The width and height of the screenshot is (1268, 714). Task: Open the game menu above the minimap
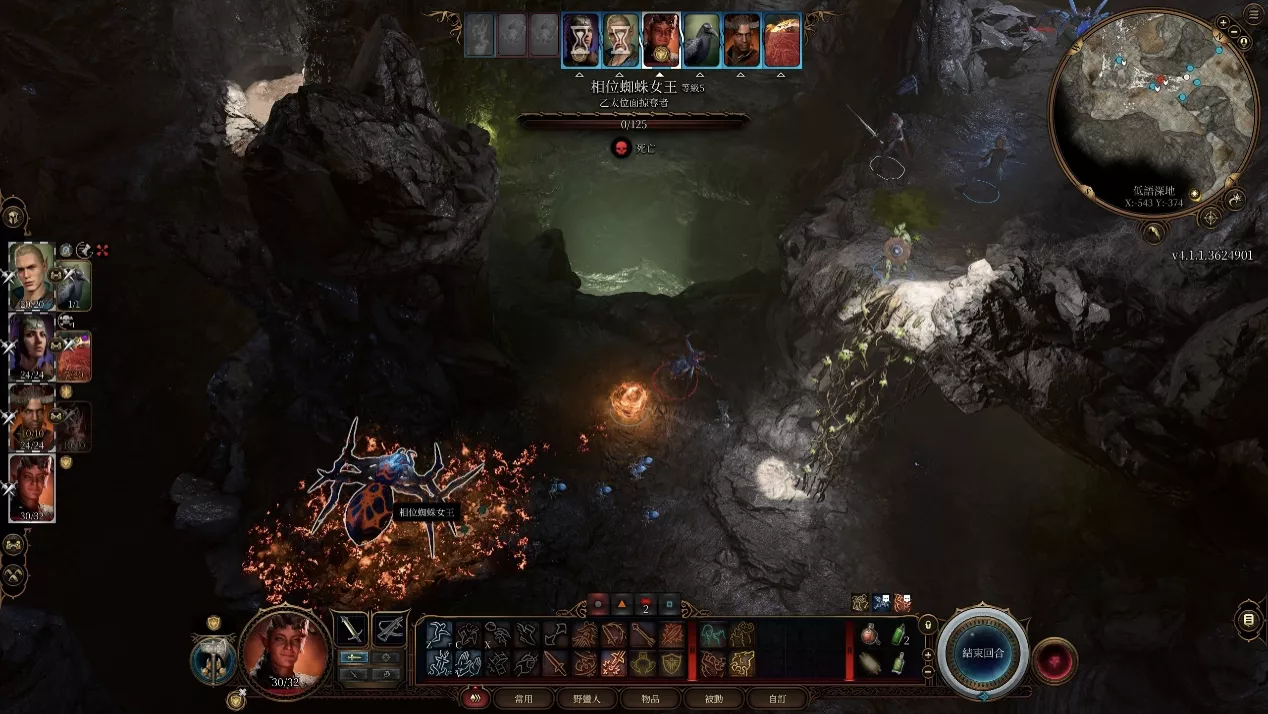1253,14
